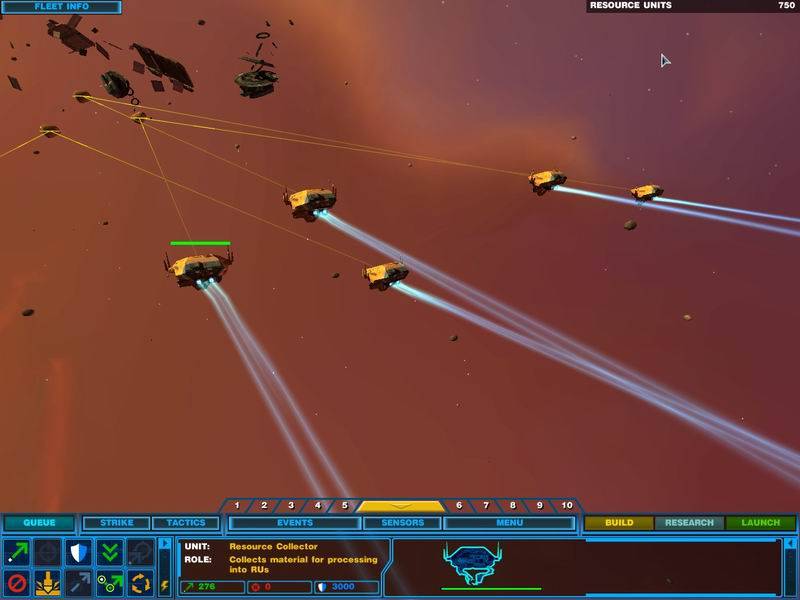Show the Events list
The width and height of the screenshot is (800, 600).
(x=294, y=523)
